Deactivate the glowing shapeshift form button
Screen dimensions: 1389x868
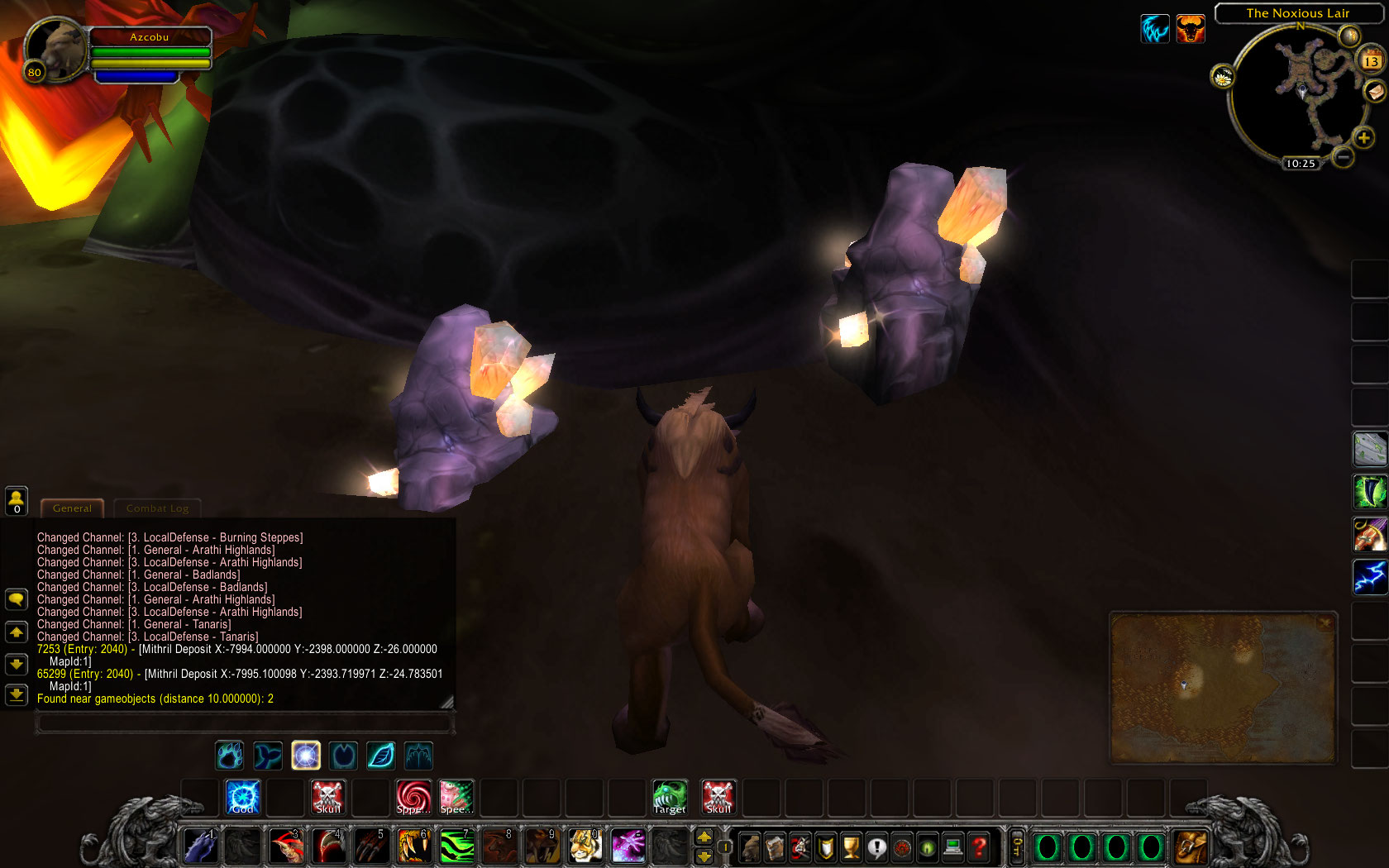click(305, 755)
